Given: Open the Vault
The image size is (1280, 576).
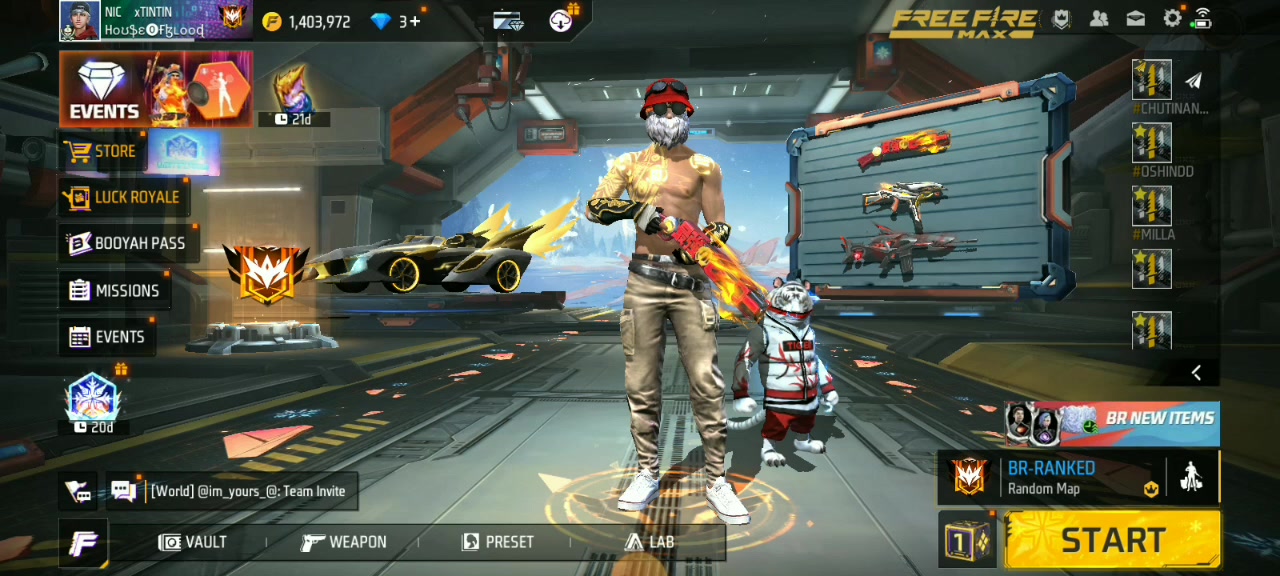Looking at the screenshot, I should [193, 542].
